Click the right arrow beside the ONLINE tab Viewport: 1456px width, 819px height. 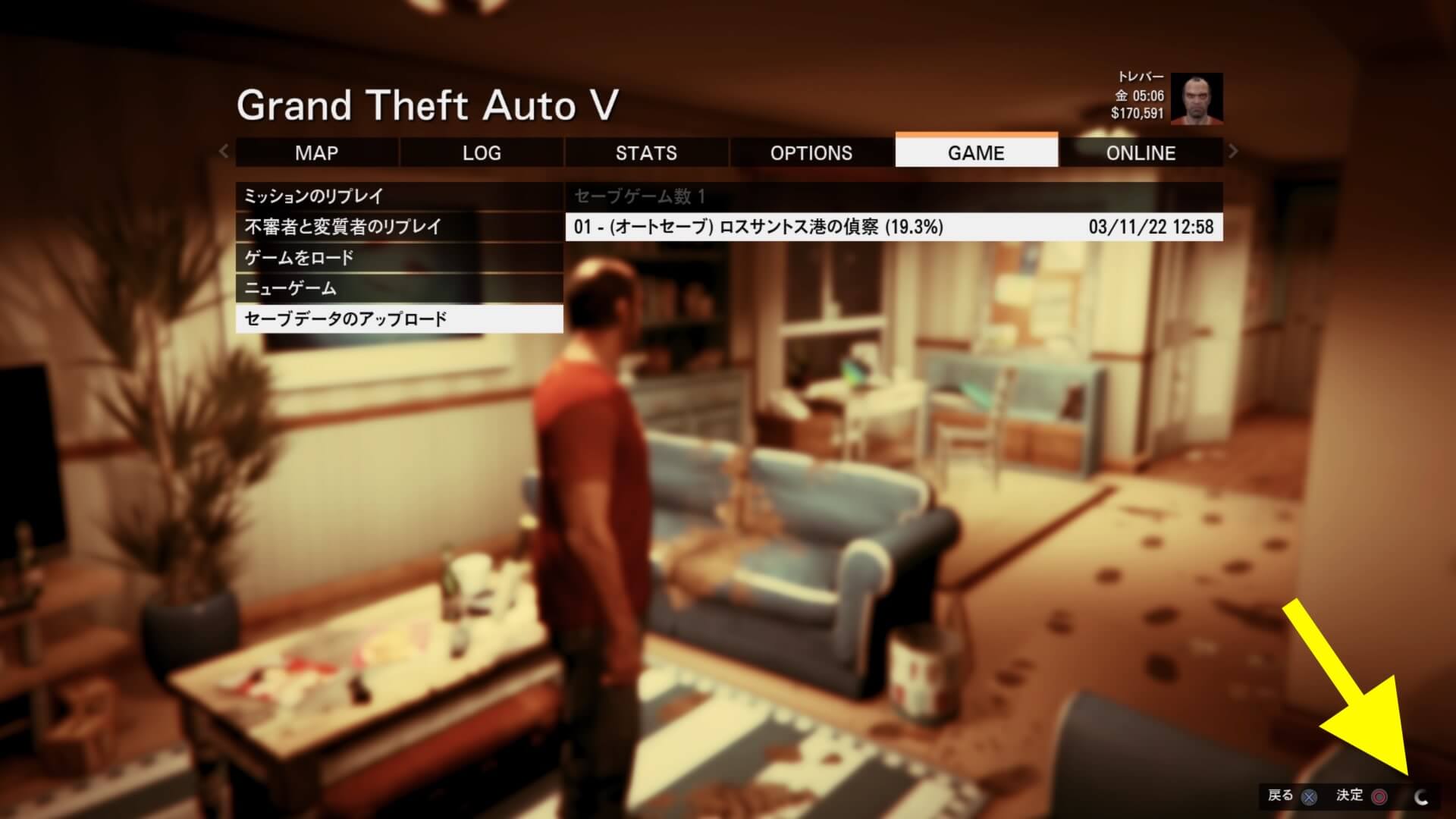(1233, 151)
